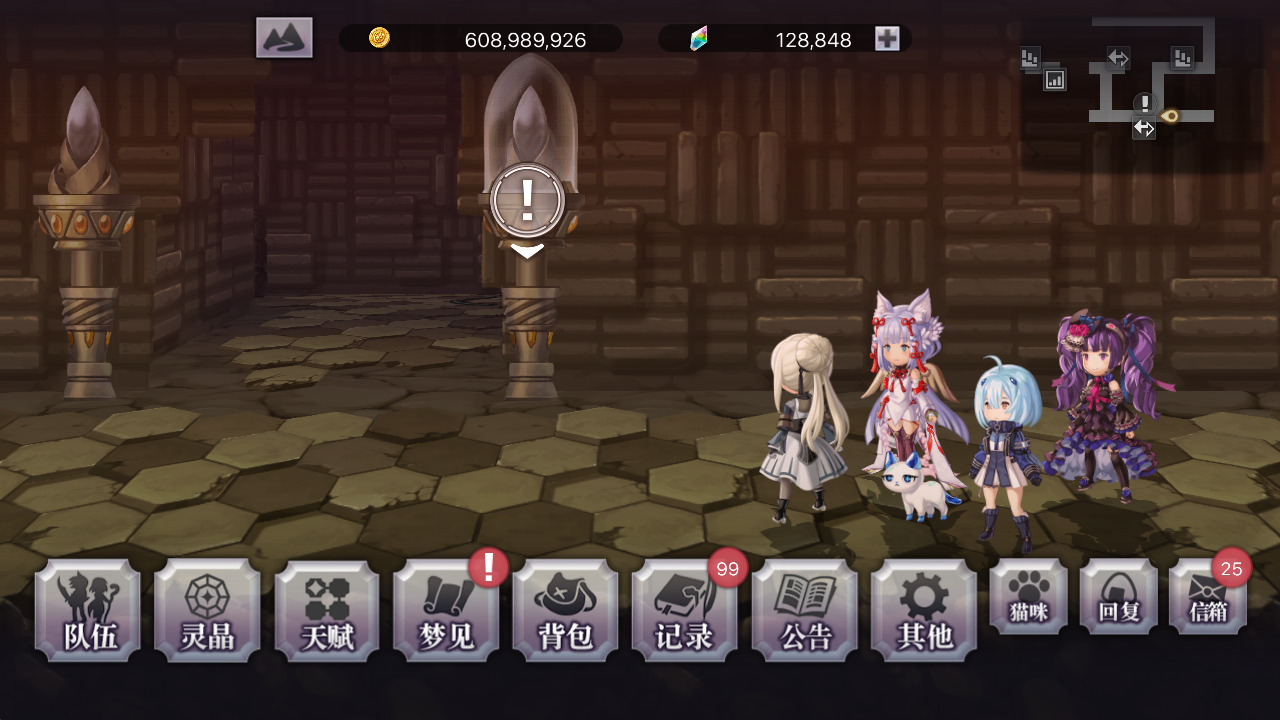Open 梦见 showing the red alert

point(446,610)
